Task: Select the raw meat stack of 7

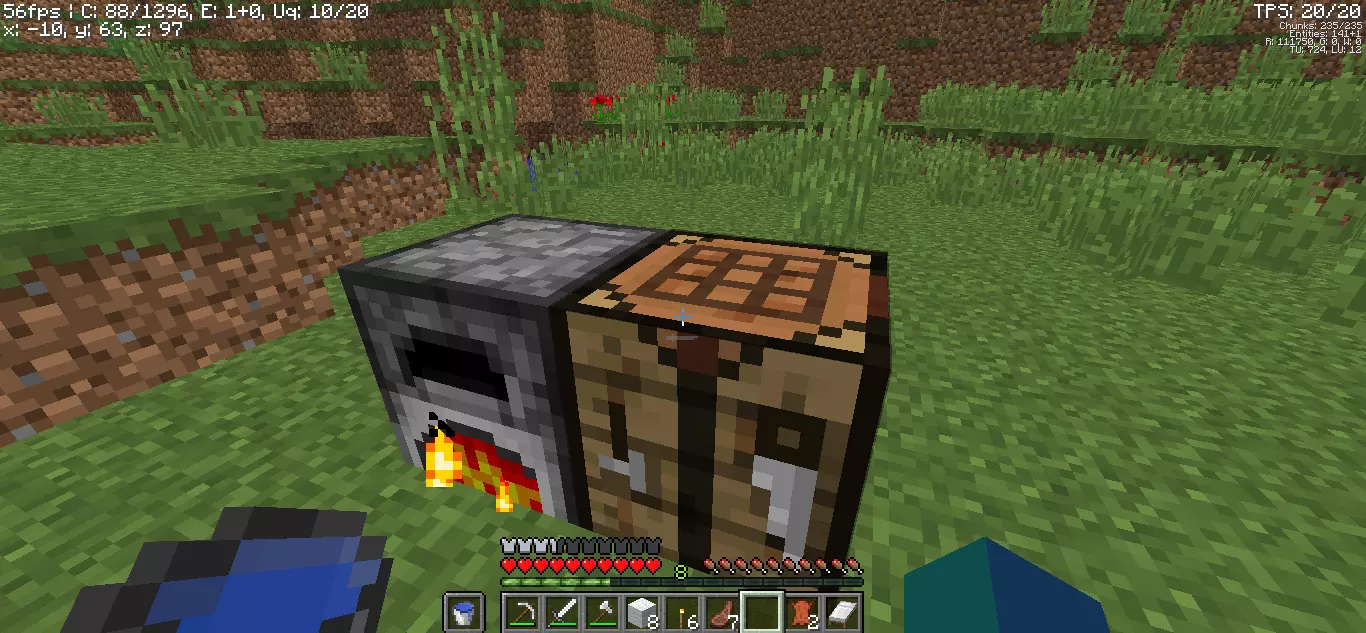Action: [x=722, y=612]
